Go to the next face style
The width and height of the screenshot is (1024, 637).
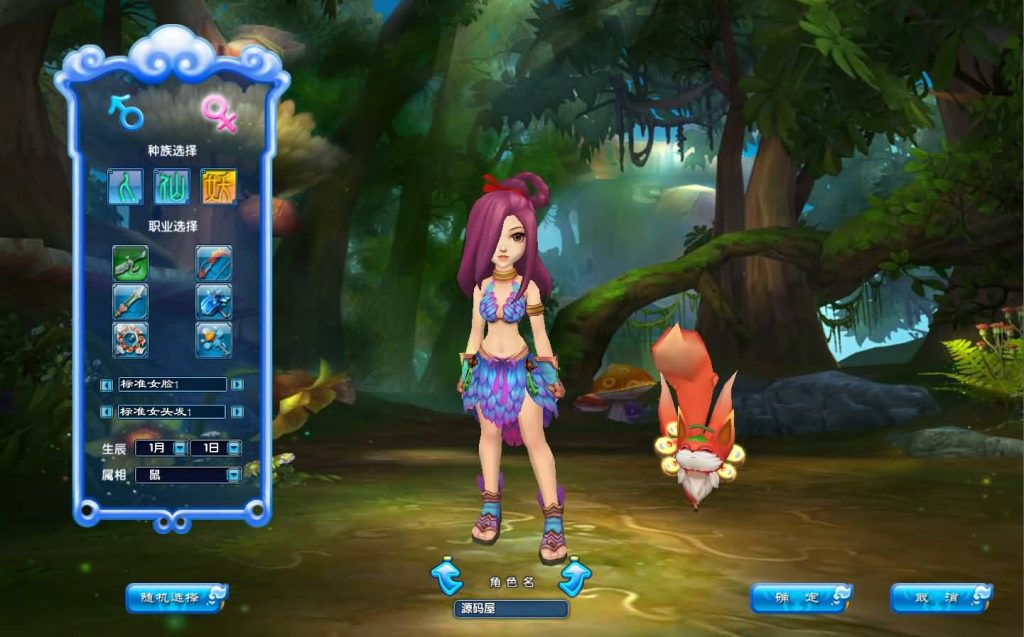[x=237, y=384]
